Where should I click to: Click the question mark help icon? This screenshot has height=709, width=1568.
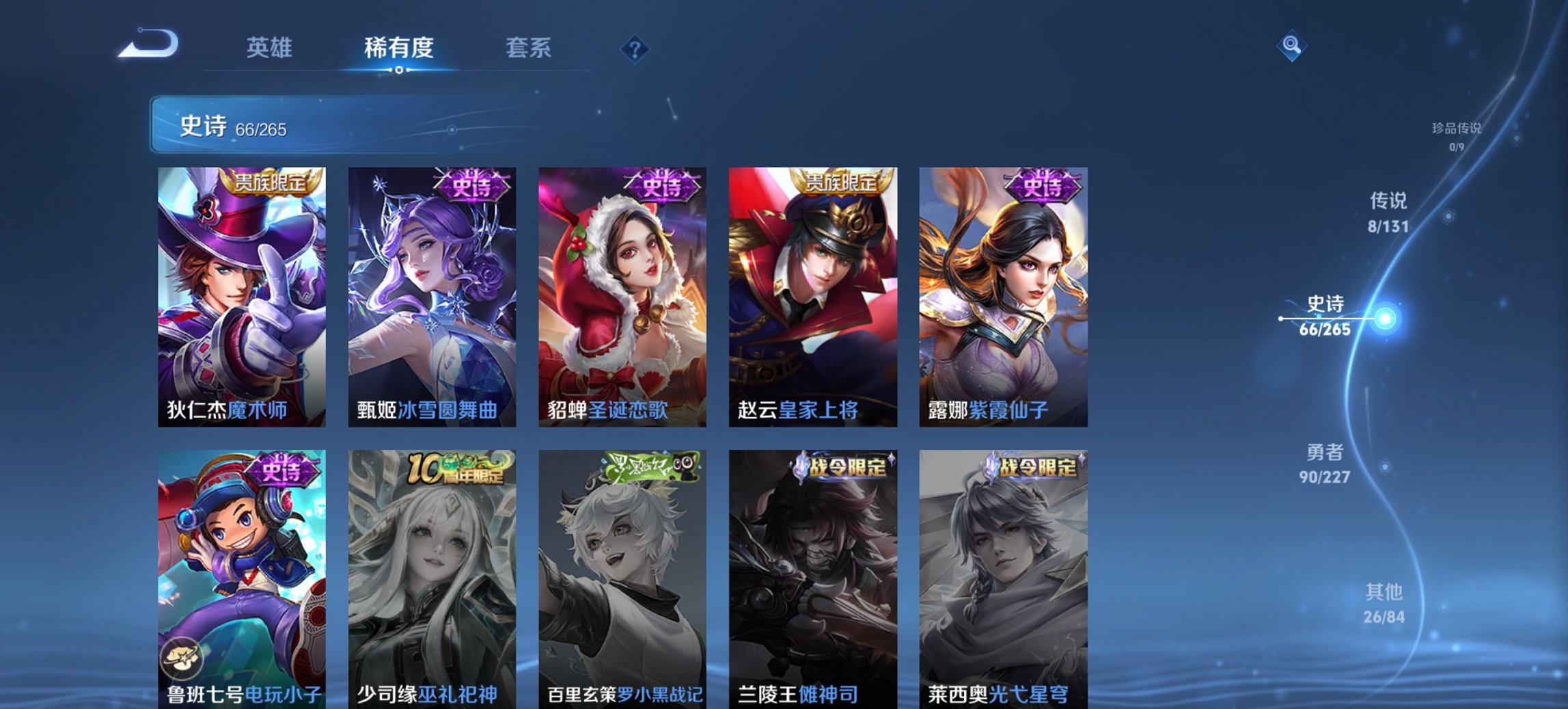(x=635, y=49)
